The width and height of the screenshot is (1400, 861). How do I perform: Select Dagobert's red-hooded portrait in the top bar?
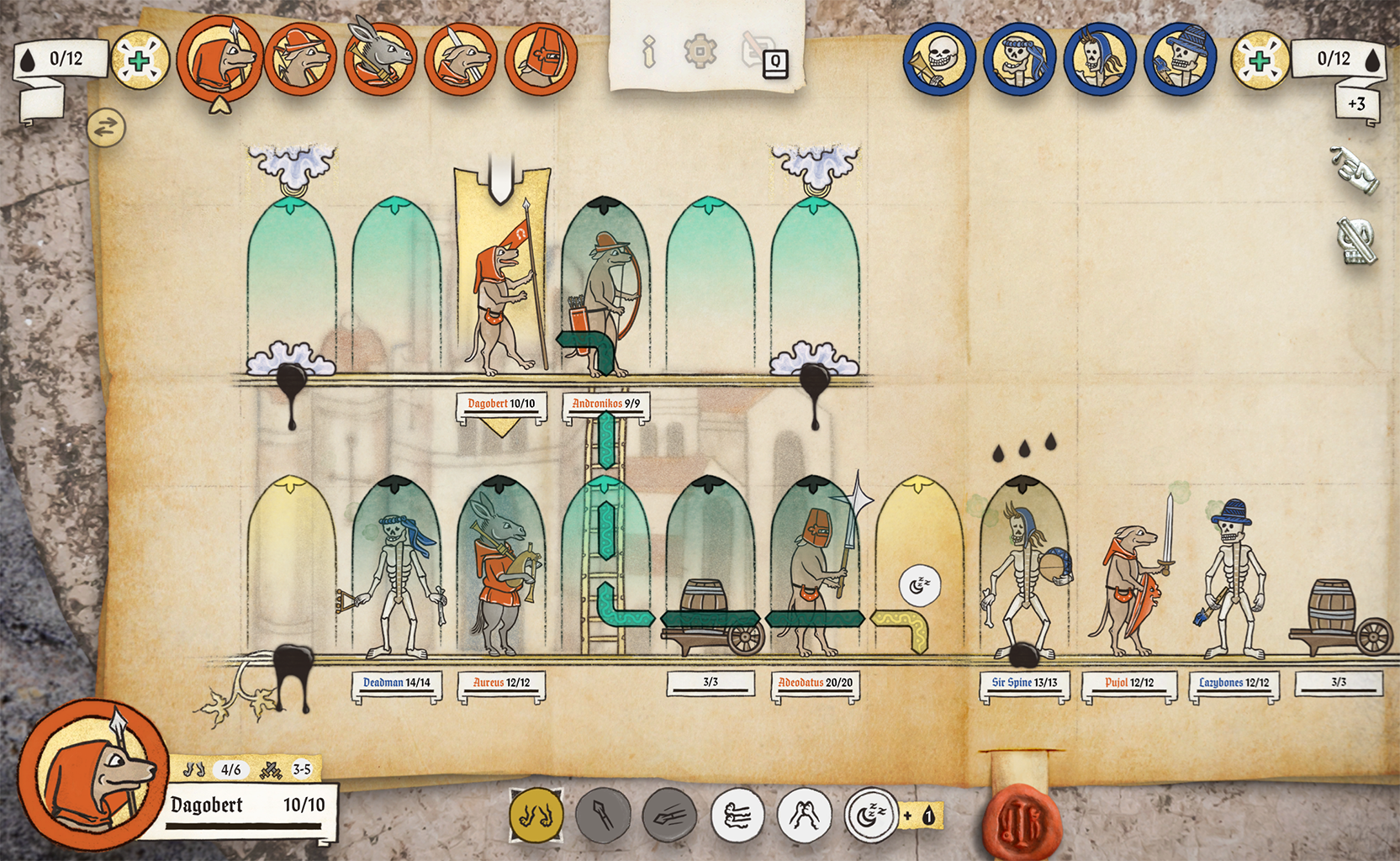point(219,59)
